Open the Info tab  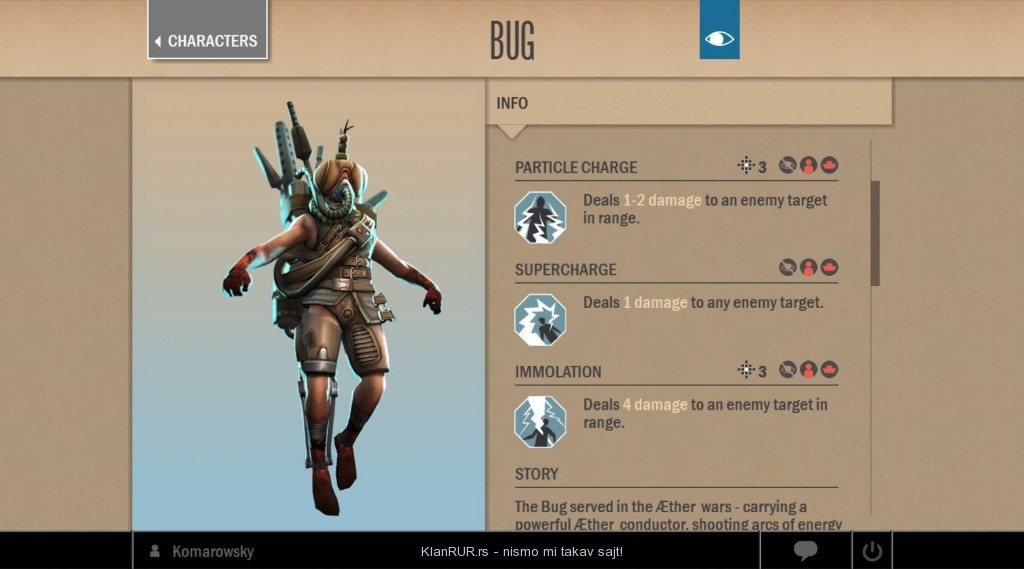click(x=513, y=103)
